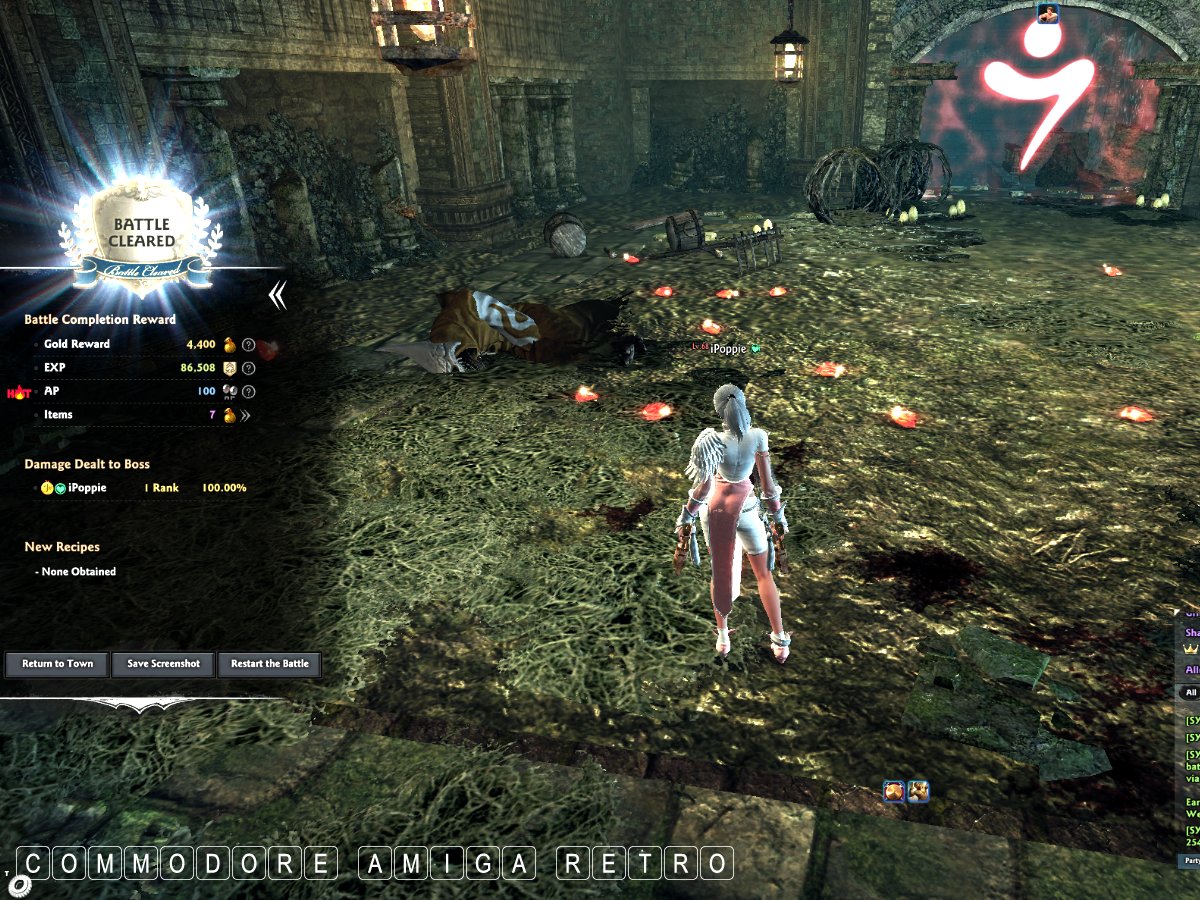Click the round orange shield buff icon

[x=894, y=792]
